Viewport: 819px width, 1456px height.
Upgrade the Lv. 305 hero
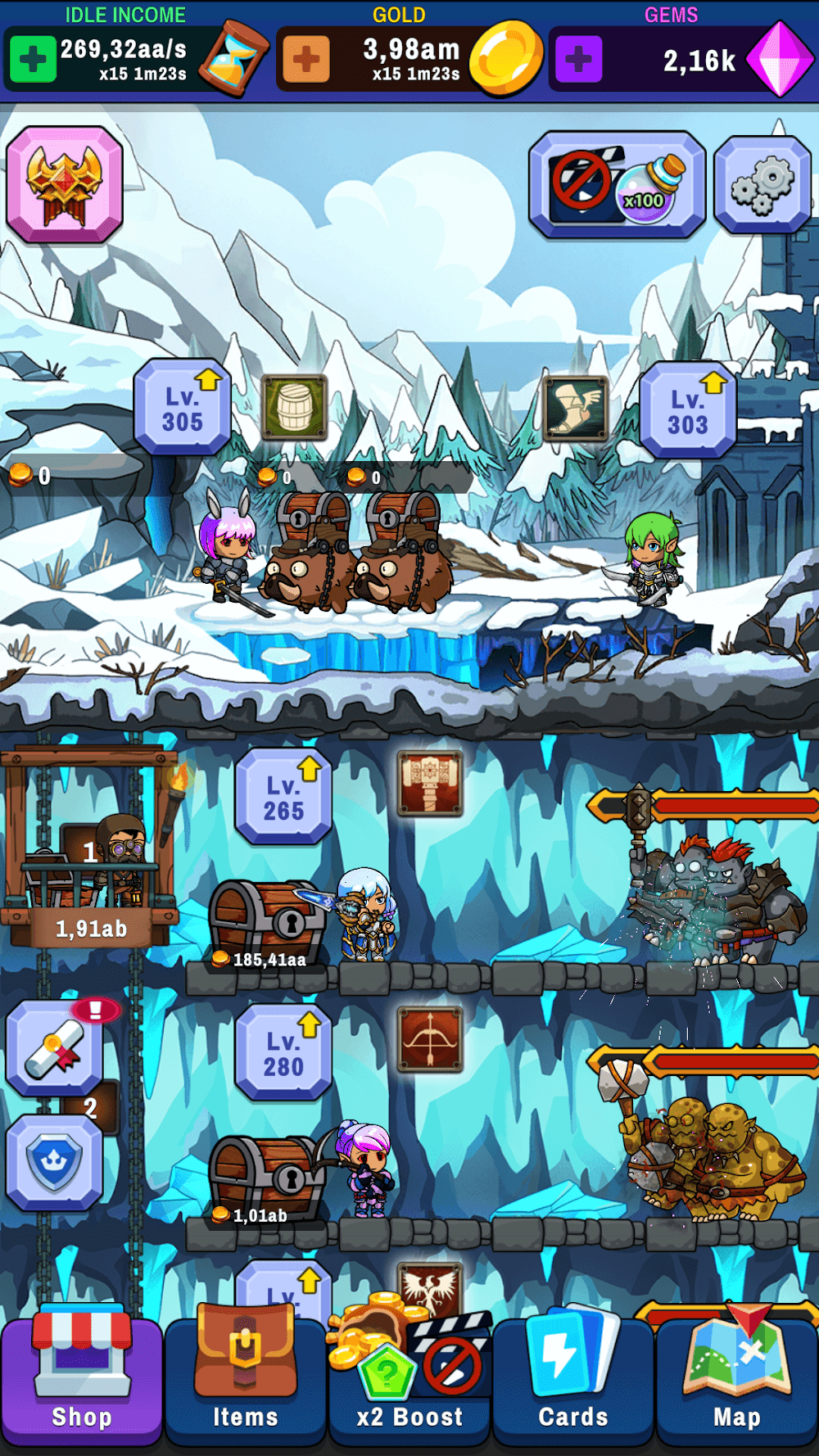pyautogui.click(x=183, y=407)
